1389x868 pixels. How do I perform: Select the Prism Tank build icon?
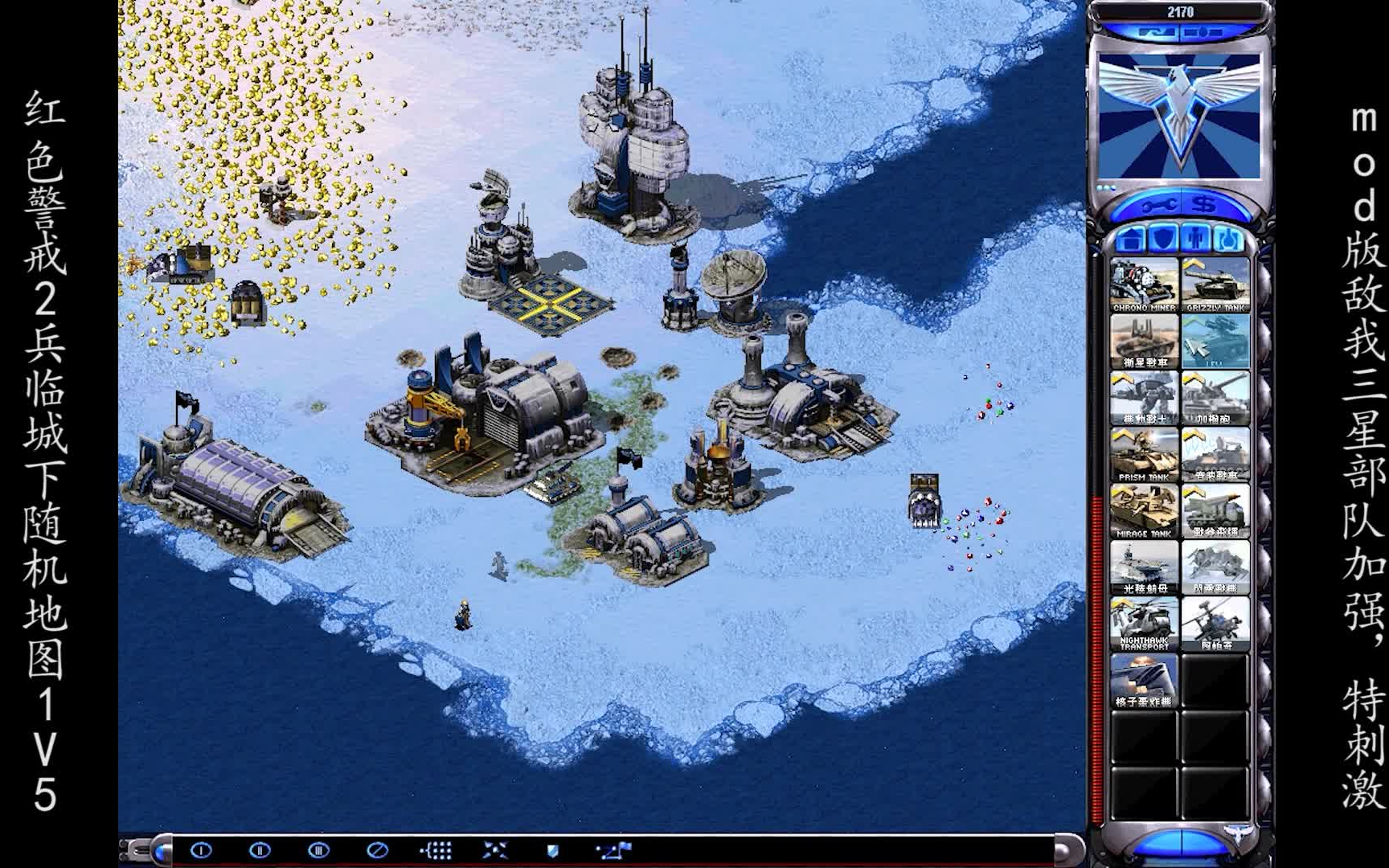[x=1144, y=454]
